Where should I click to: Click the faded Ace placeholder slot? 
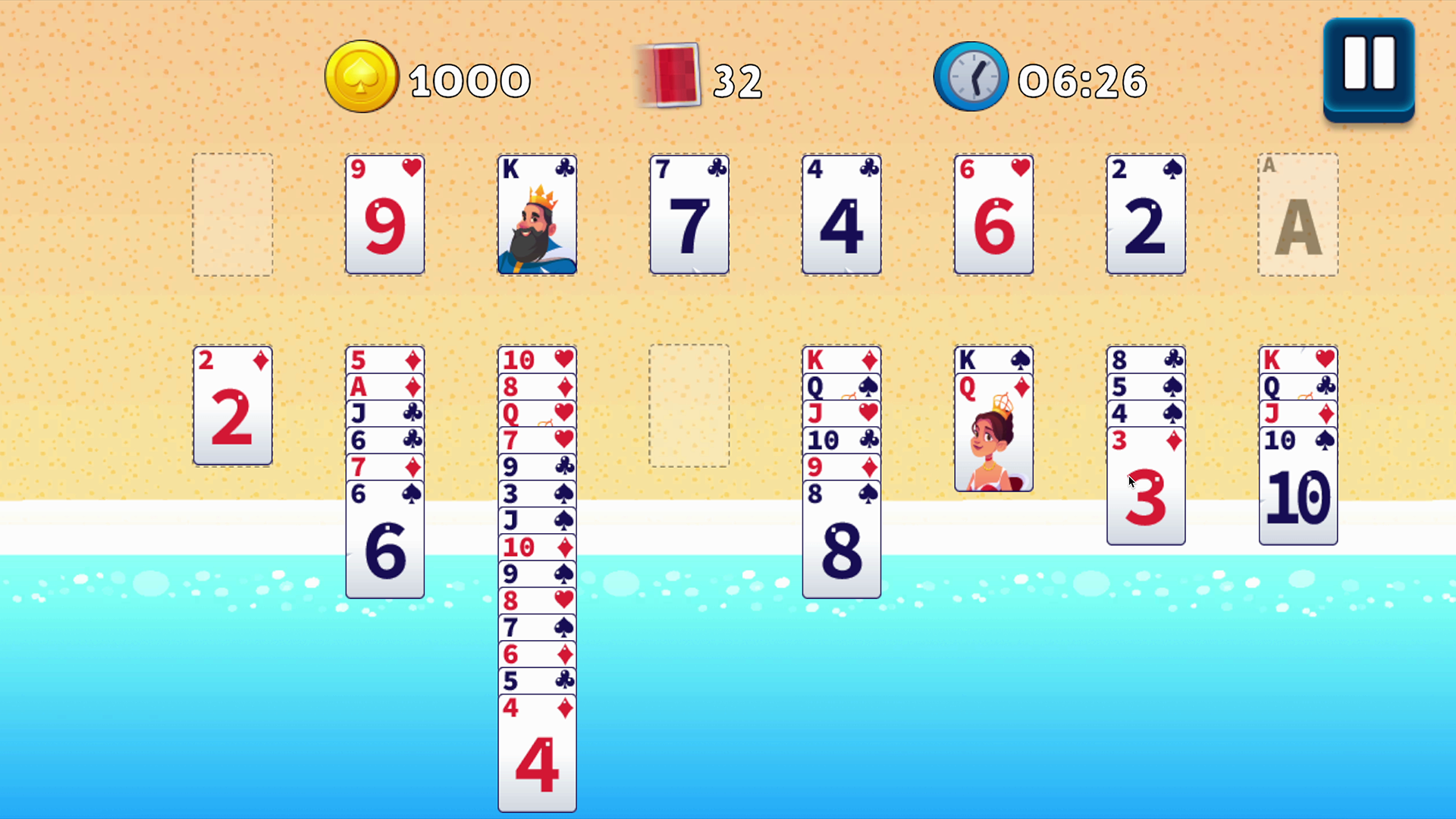click(1298, 215)
